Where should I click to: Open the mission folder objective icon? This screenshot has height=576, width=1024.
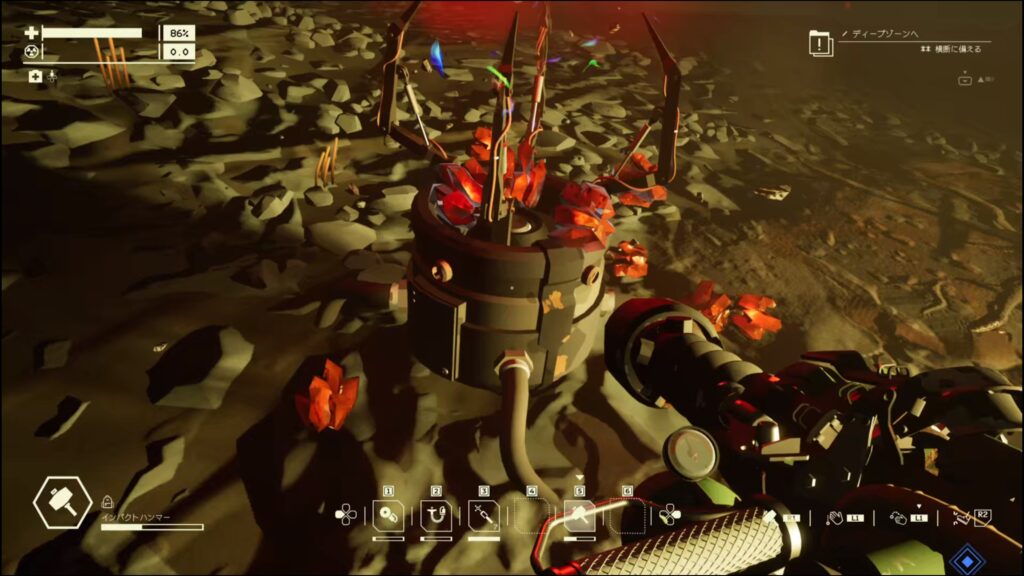point(821,43)
